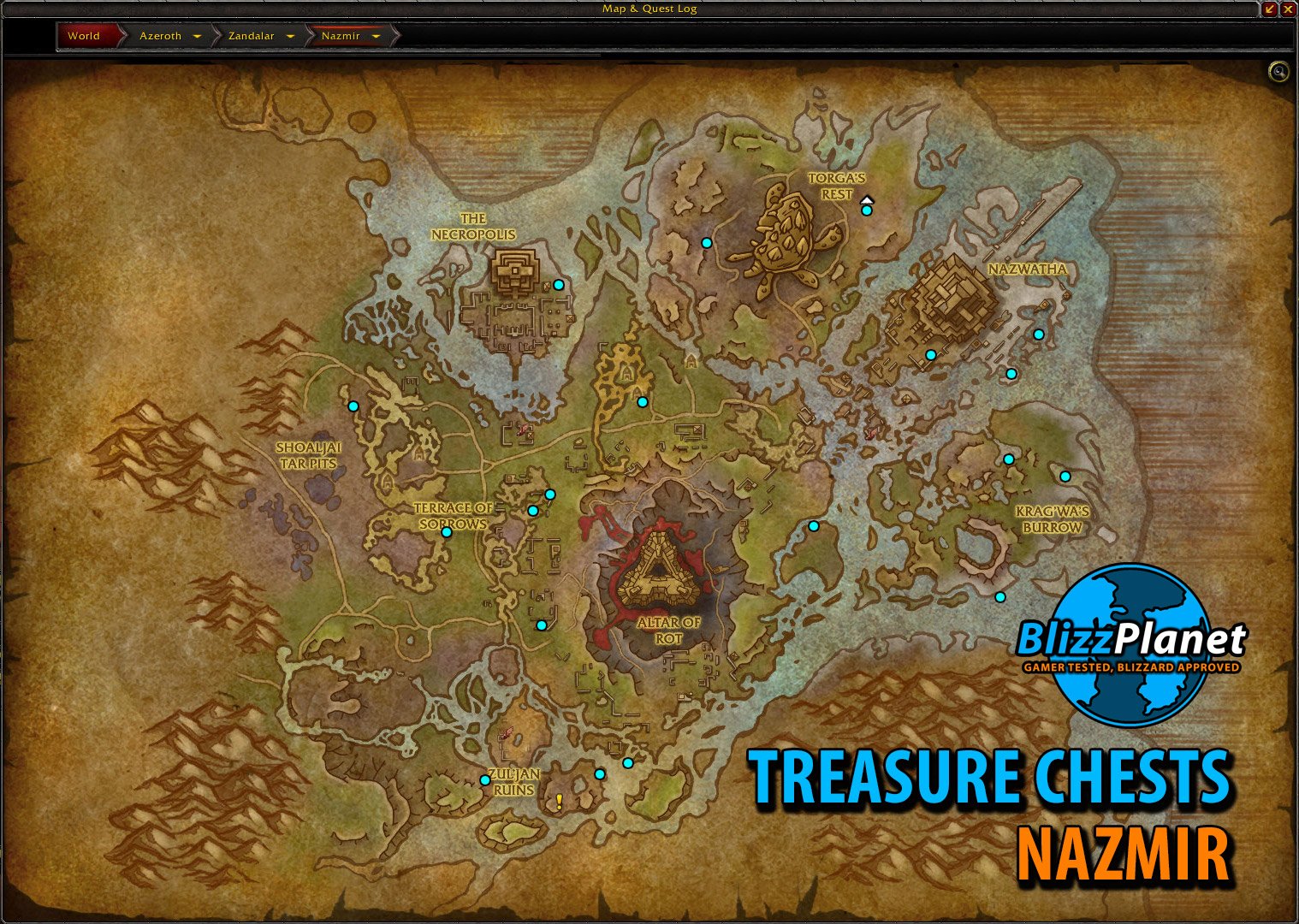The image size is (1299, 924).
Task: Click the Map & Quest Log title bar
Action: click(x=649, y=9)
